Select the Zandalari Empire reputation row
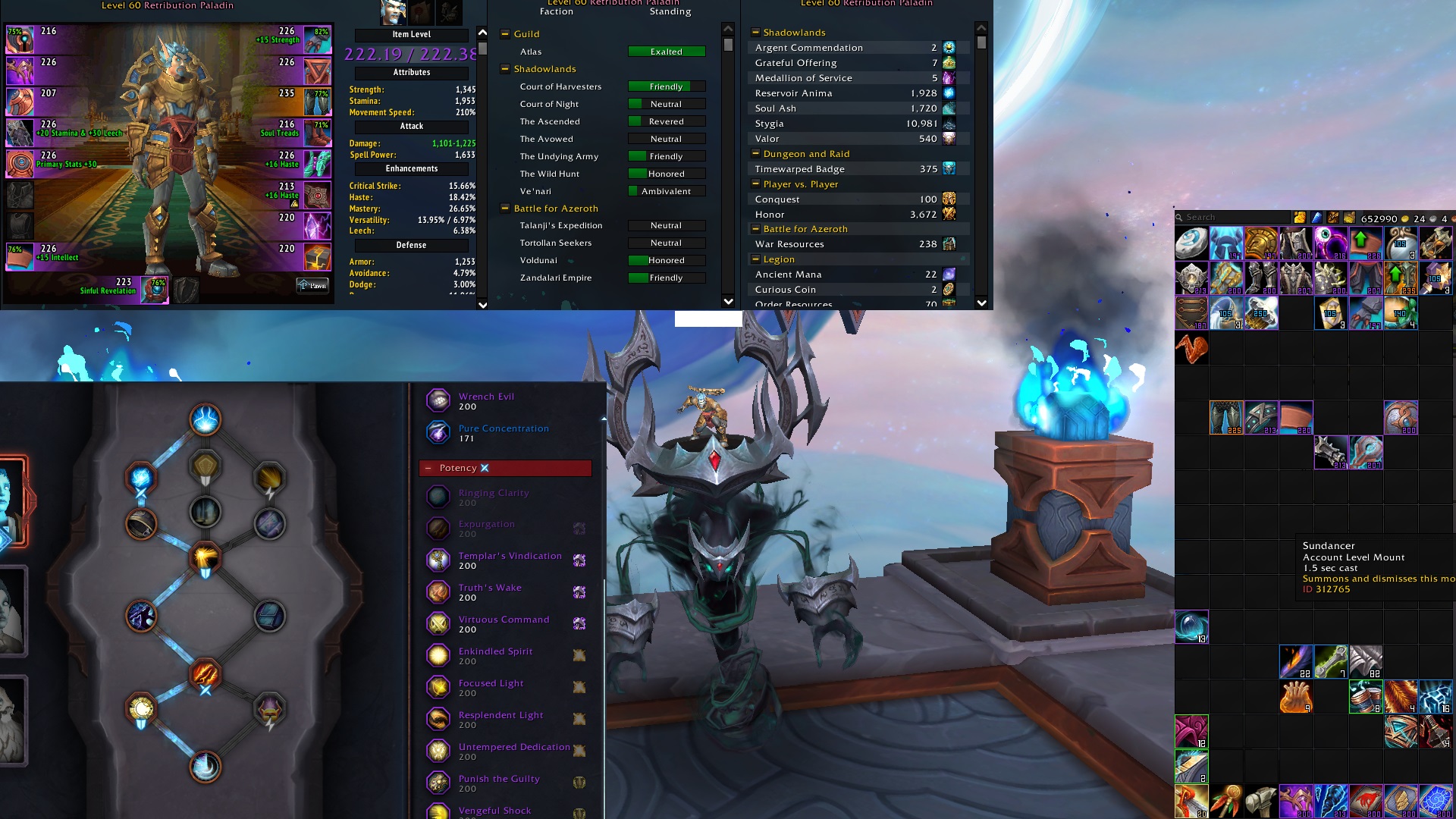The image size is (1456, 819). click(x=556, y=278)
